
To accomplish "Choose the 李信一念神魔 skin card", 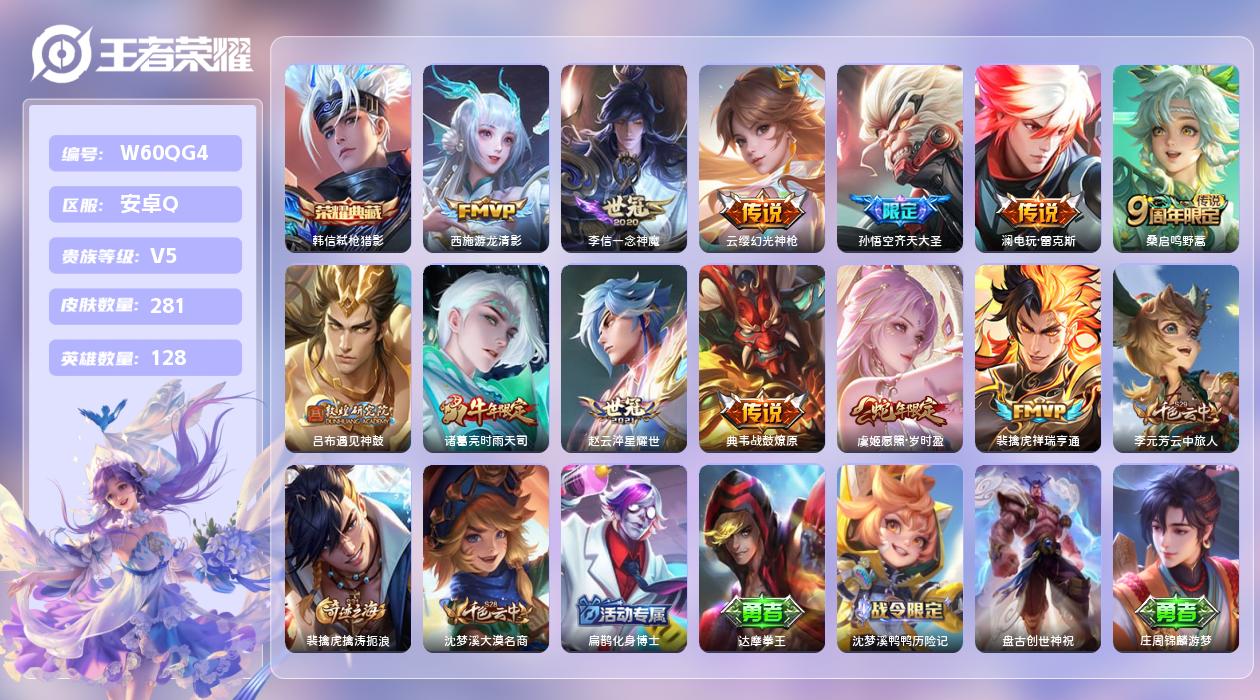I will (624, 158).
